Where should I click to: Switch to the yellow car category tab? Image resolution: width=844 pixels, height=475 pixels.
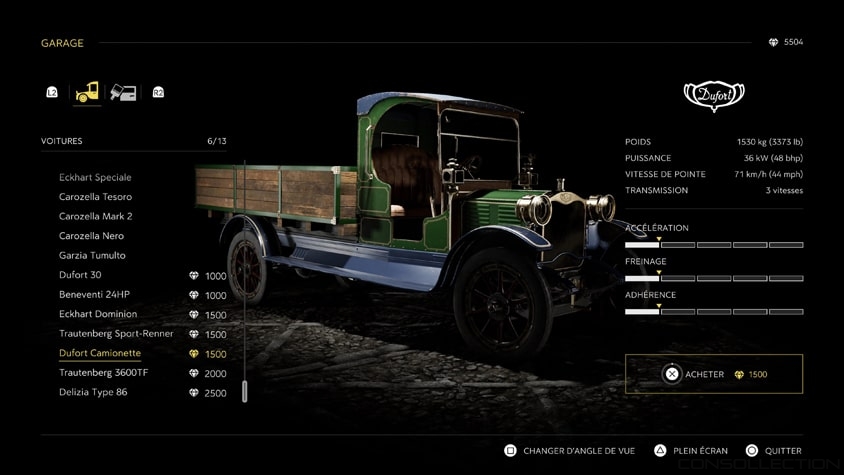coord(87,92)
